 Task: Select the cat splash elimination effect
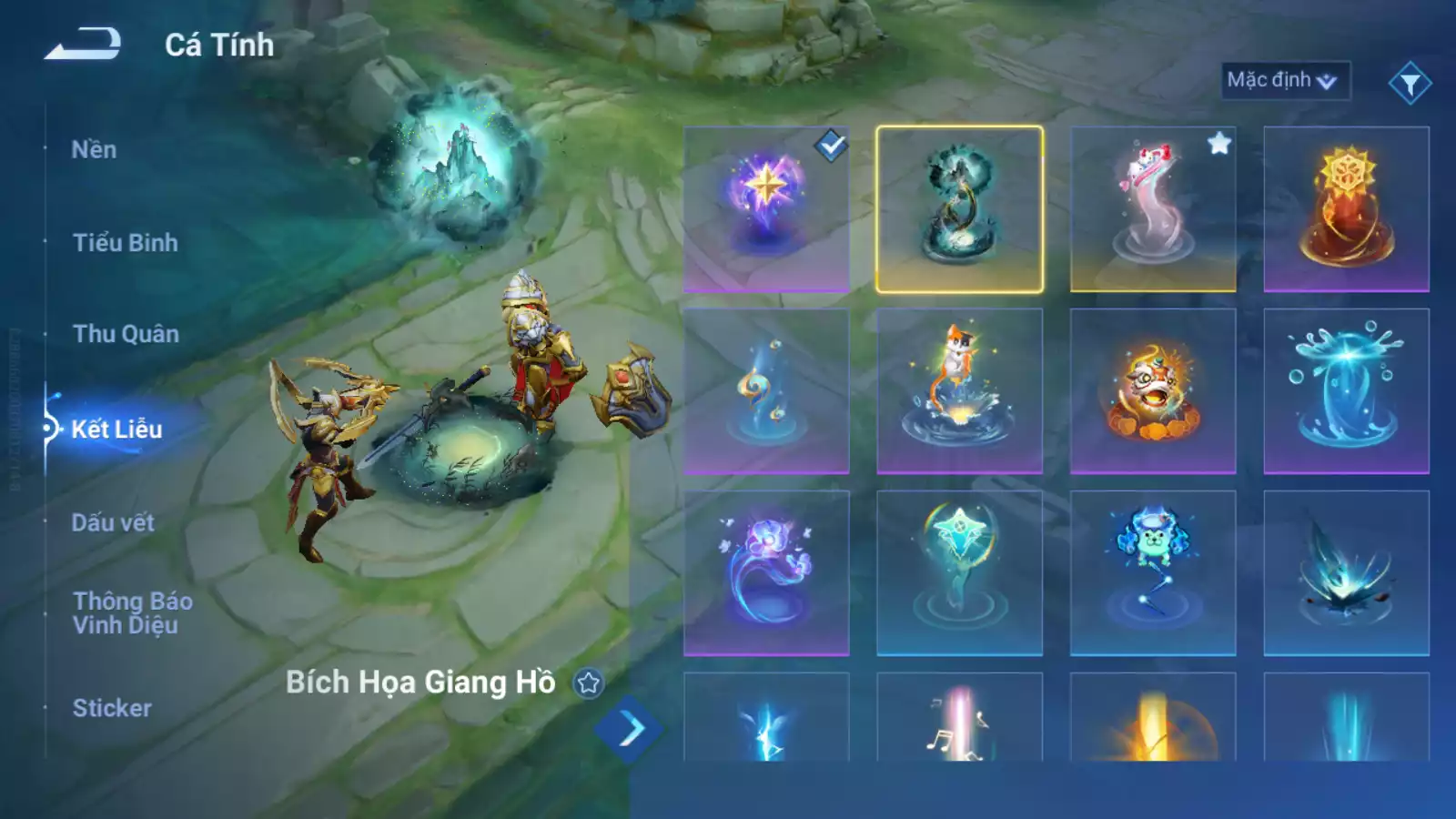959,389
